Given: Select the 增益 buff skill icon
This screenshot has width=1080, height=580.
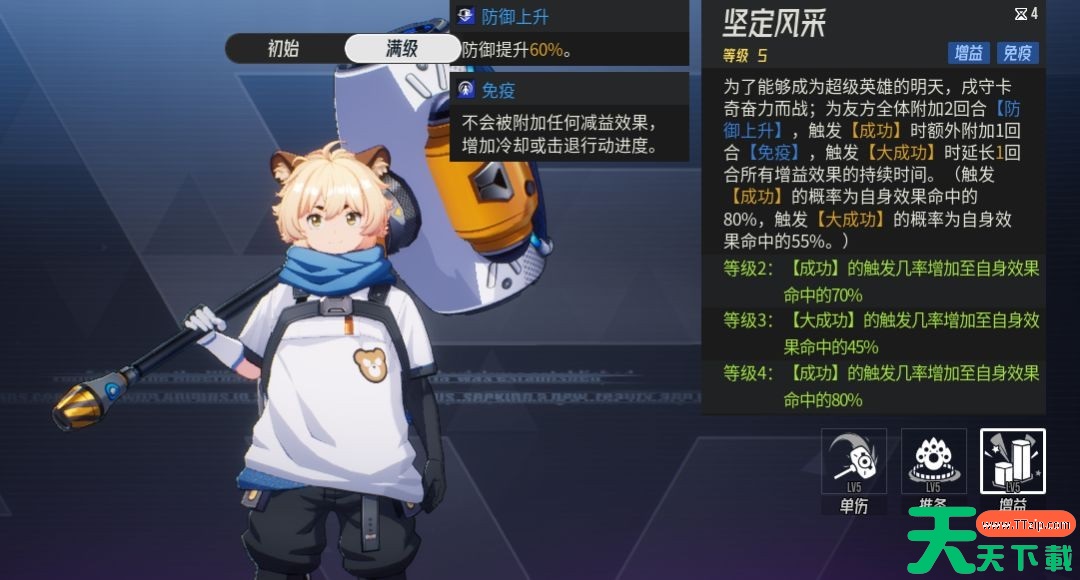Looking at the screenshot, I should [1012, 461].
